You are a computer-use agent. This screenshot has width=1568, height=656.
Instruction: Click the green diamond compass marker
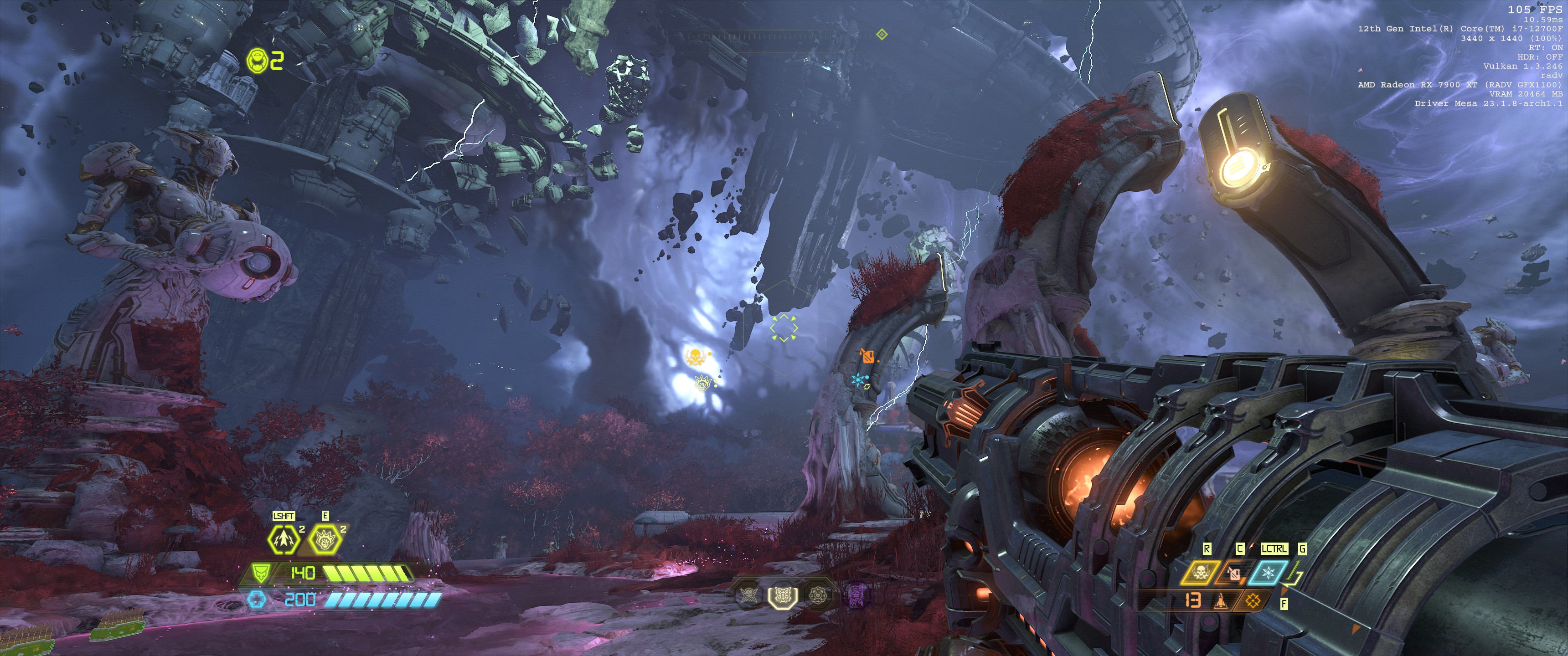(x=882, y=34)
